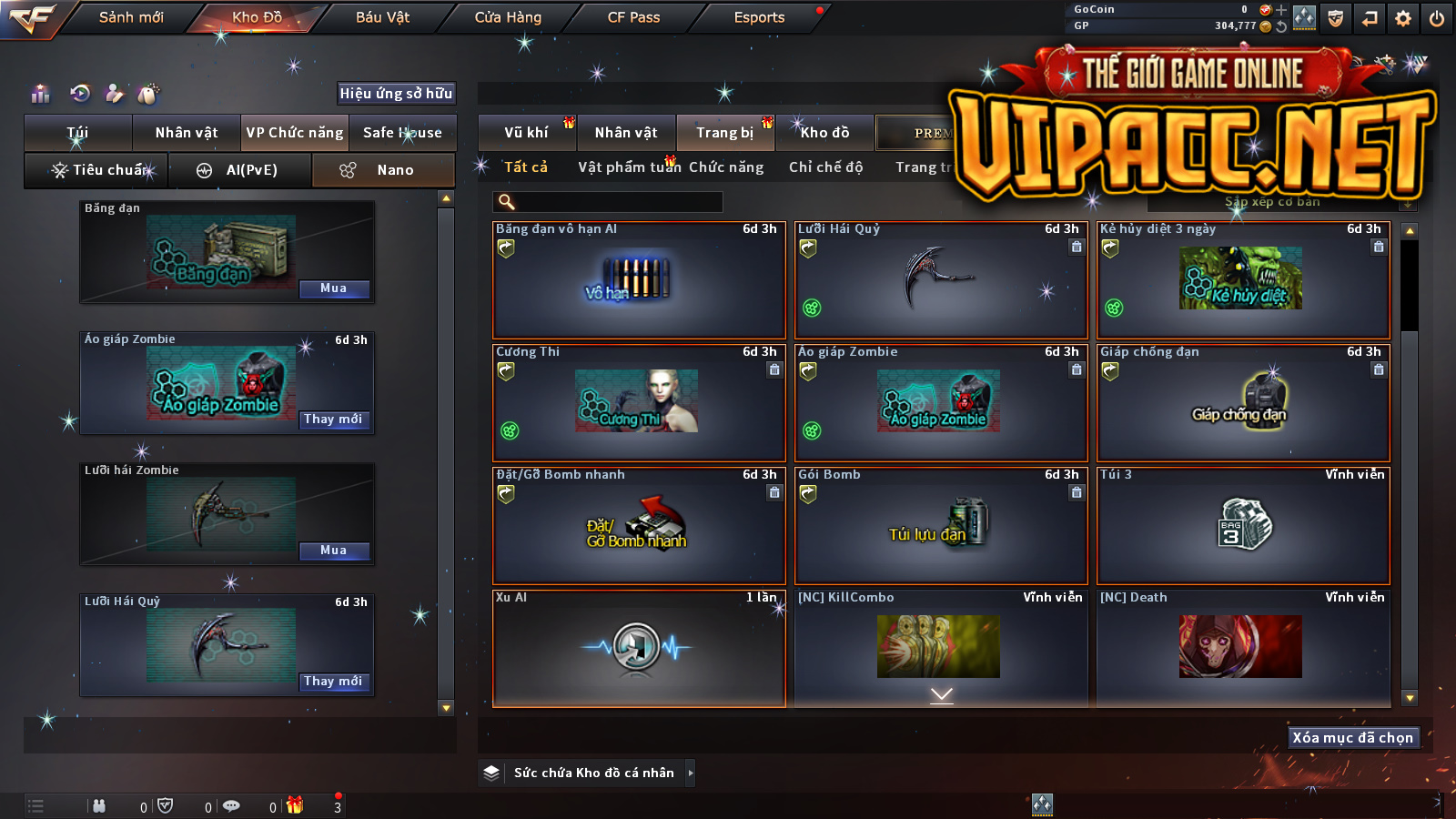The height and width of the screenshot is (819, 1456).
Task: Switch to the Cửa Hàng shop tab
Action: pos(508,17)
